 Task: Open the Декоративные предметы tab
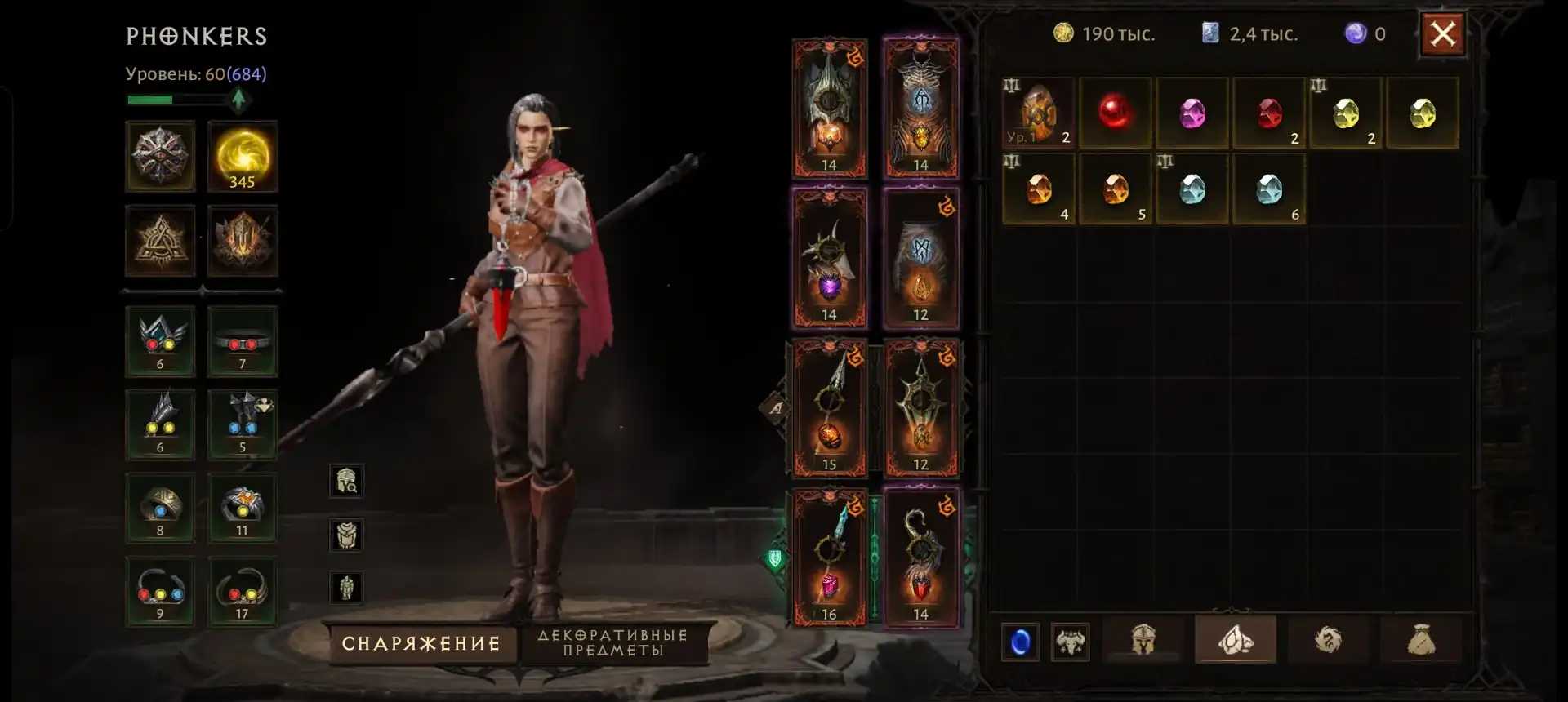tap(613, 643)
